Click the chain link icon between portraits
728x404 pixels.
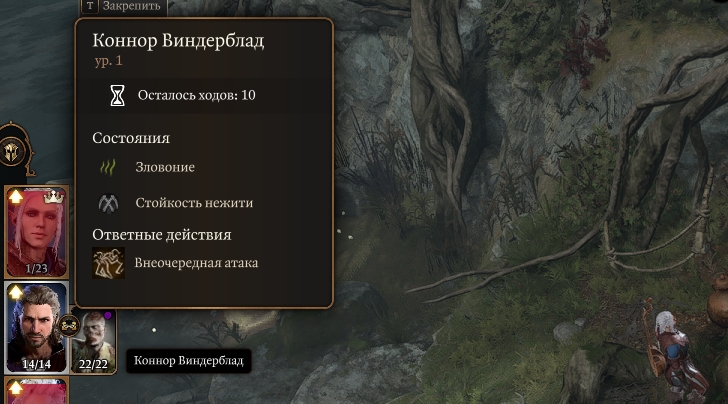(x=69, y=325)
